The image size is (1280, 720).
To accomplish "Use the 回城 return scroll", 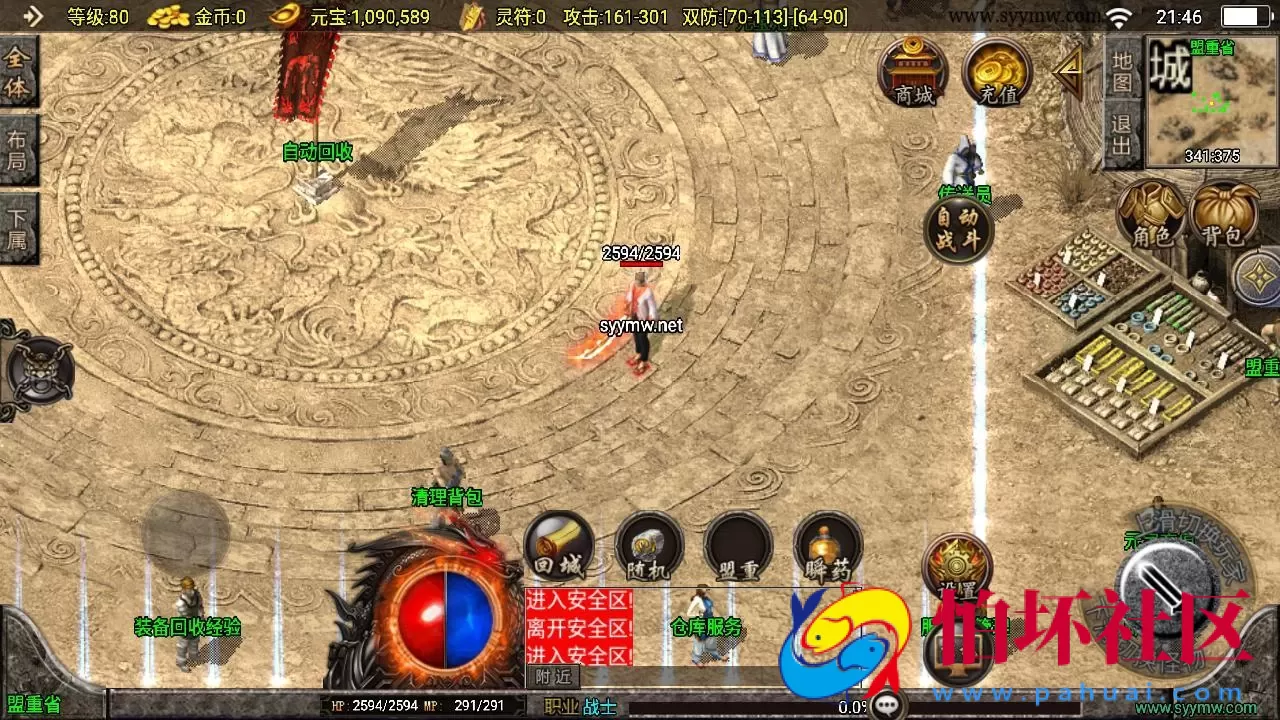I will (558, 547).
